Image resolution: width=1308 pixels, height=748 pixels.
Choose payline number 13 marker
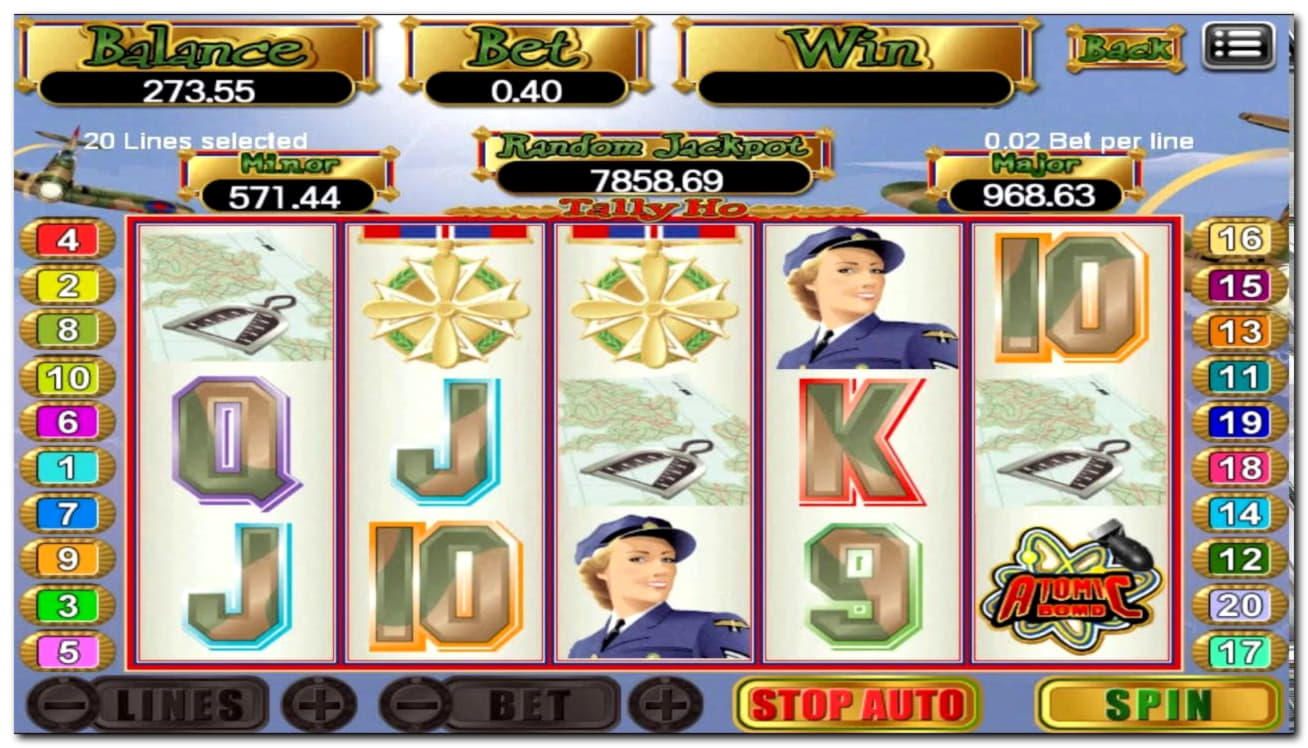pos(1240,332)
